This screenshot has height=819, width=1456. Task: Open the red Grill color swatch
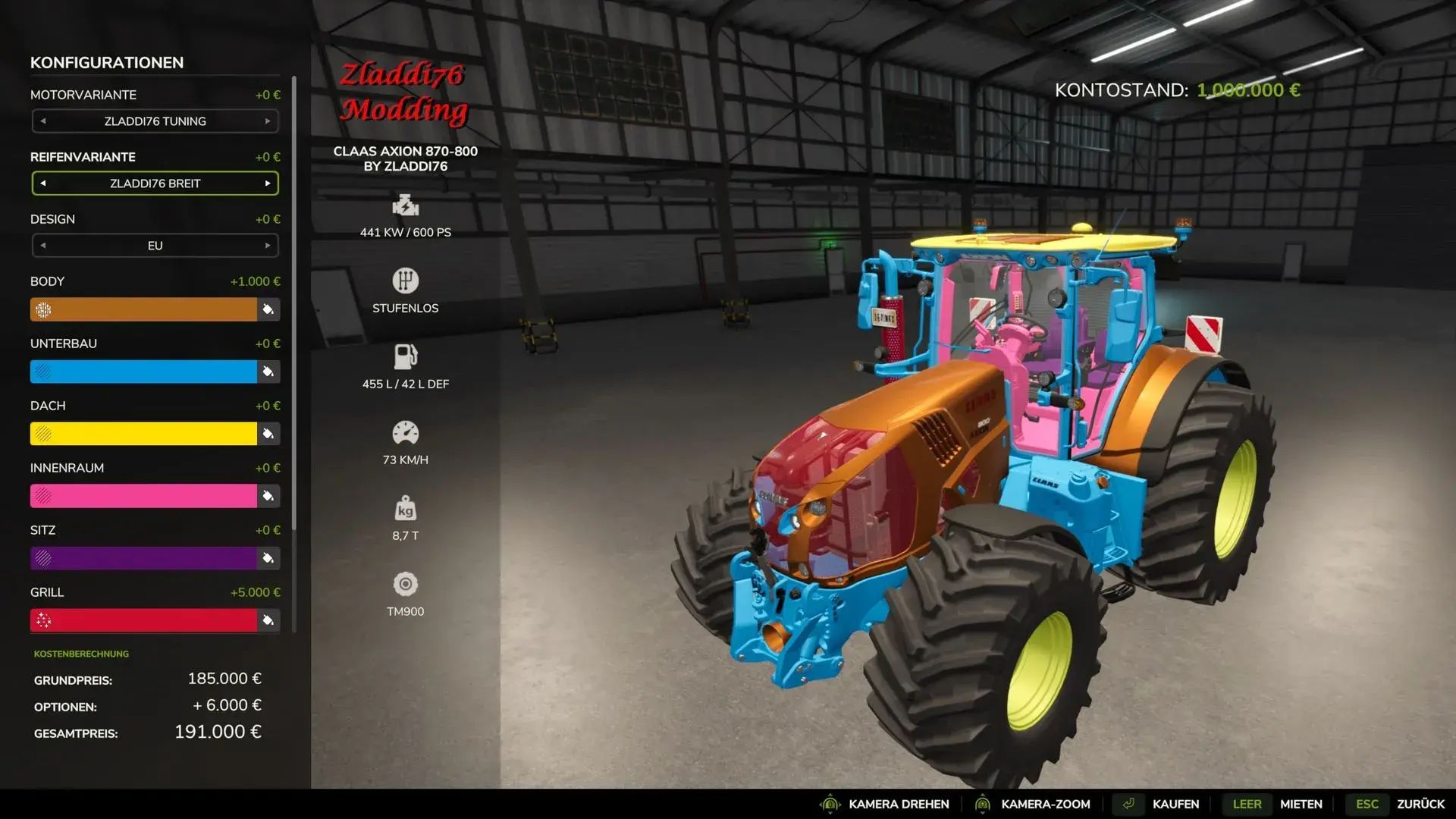click(143, 620)
